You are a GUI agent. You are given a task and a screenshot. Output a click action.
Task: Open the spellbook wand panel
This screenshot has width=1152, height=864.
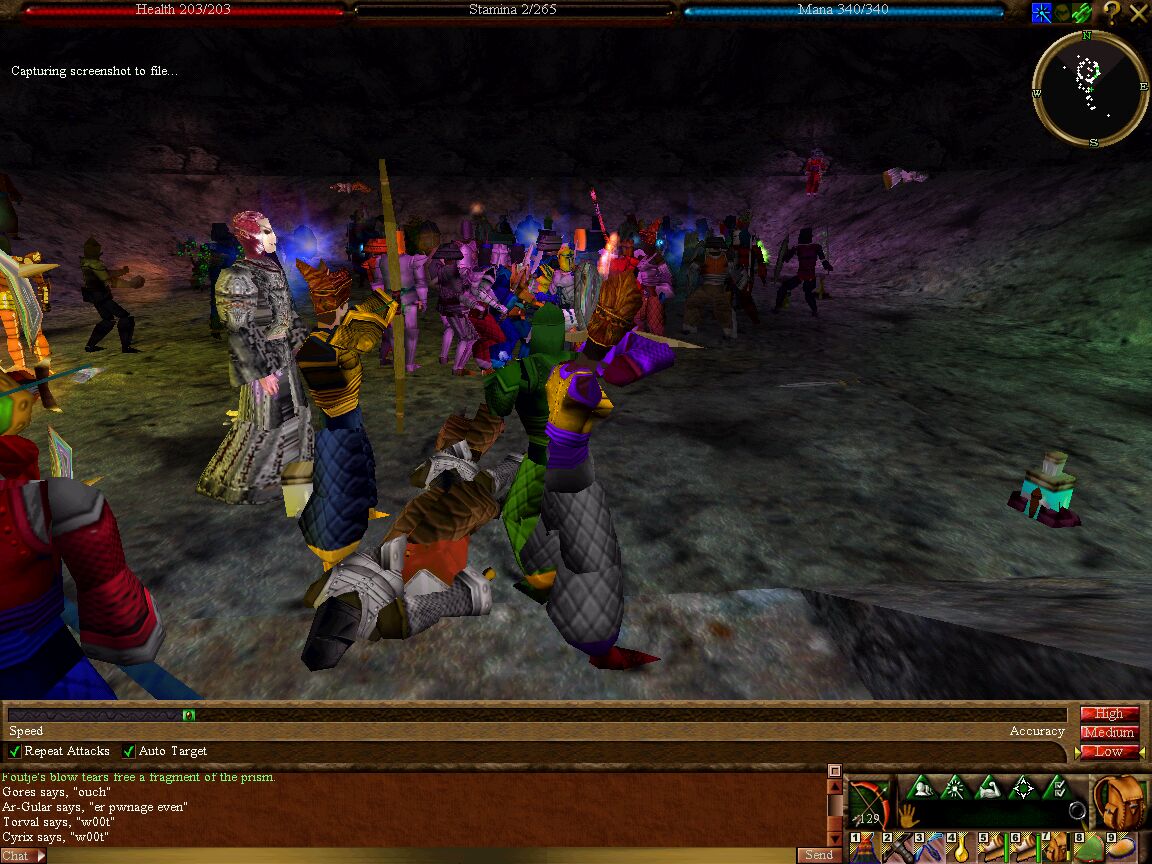click(954, 788)
